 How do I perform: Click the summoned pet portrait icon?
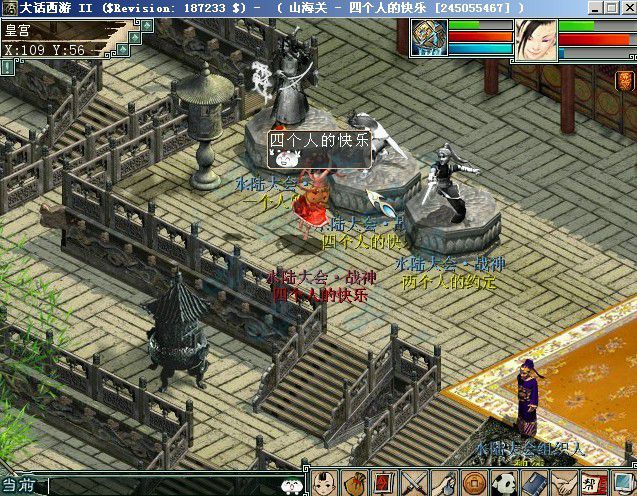click(x=428, y=38)
